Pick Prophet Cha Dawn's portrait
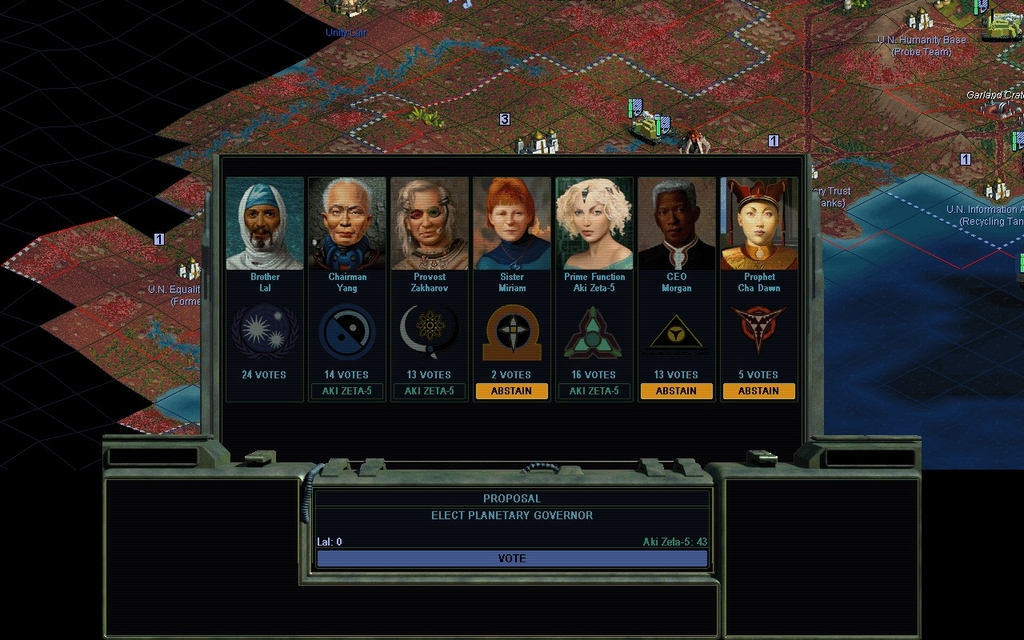The image size is (1024, 640). click(x=759, y=225)
